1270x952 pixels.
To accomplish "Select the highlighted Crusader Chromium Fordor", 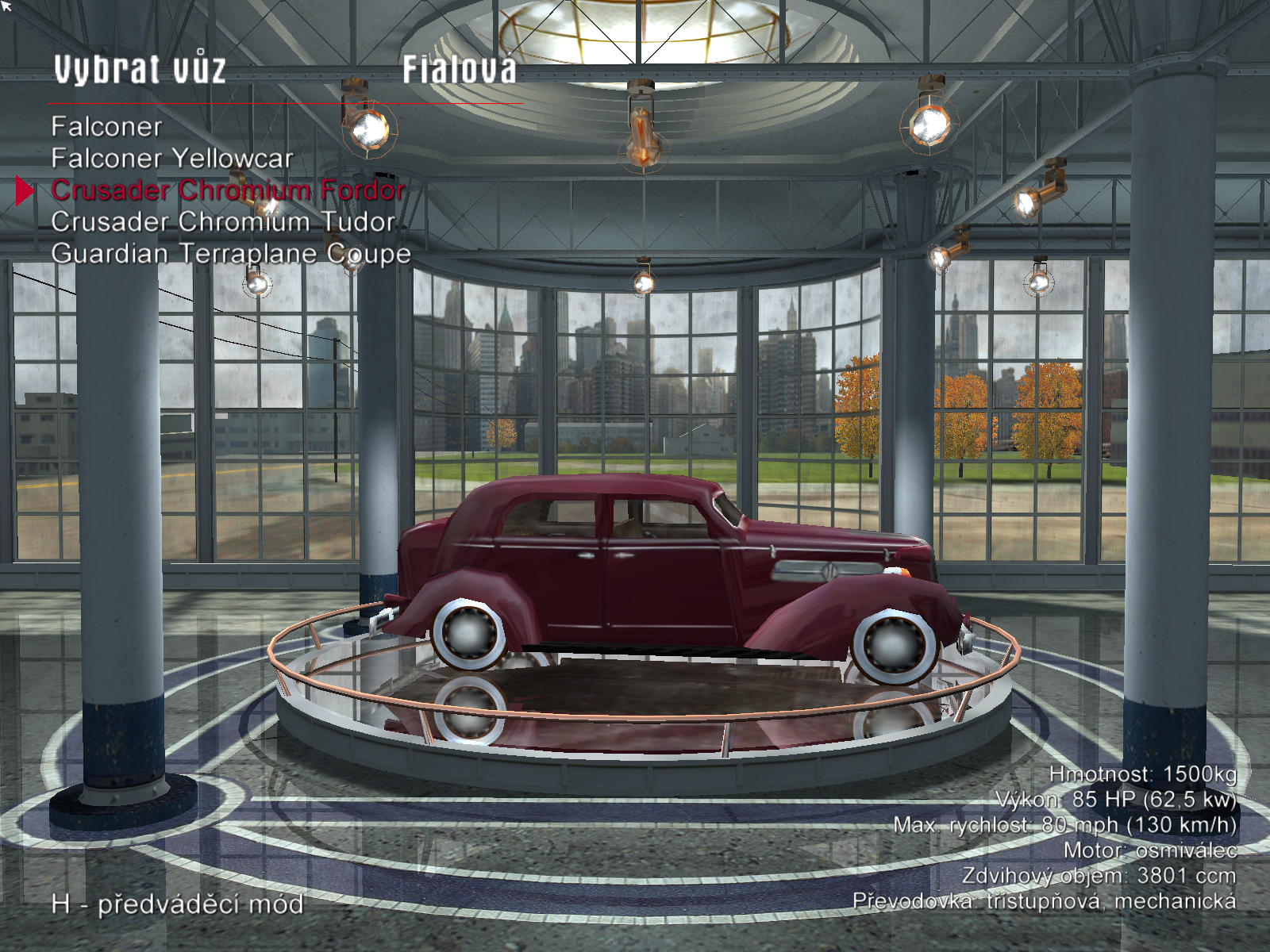I will 228,190.
